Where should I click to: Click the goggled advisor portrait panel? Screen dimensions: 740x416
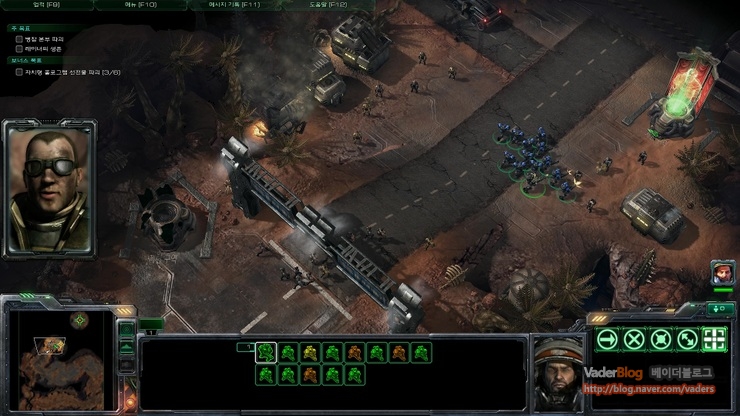pyautogui.click(x=48, y=187)
